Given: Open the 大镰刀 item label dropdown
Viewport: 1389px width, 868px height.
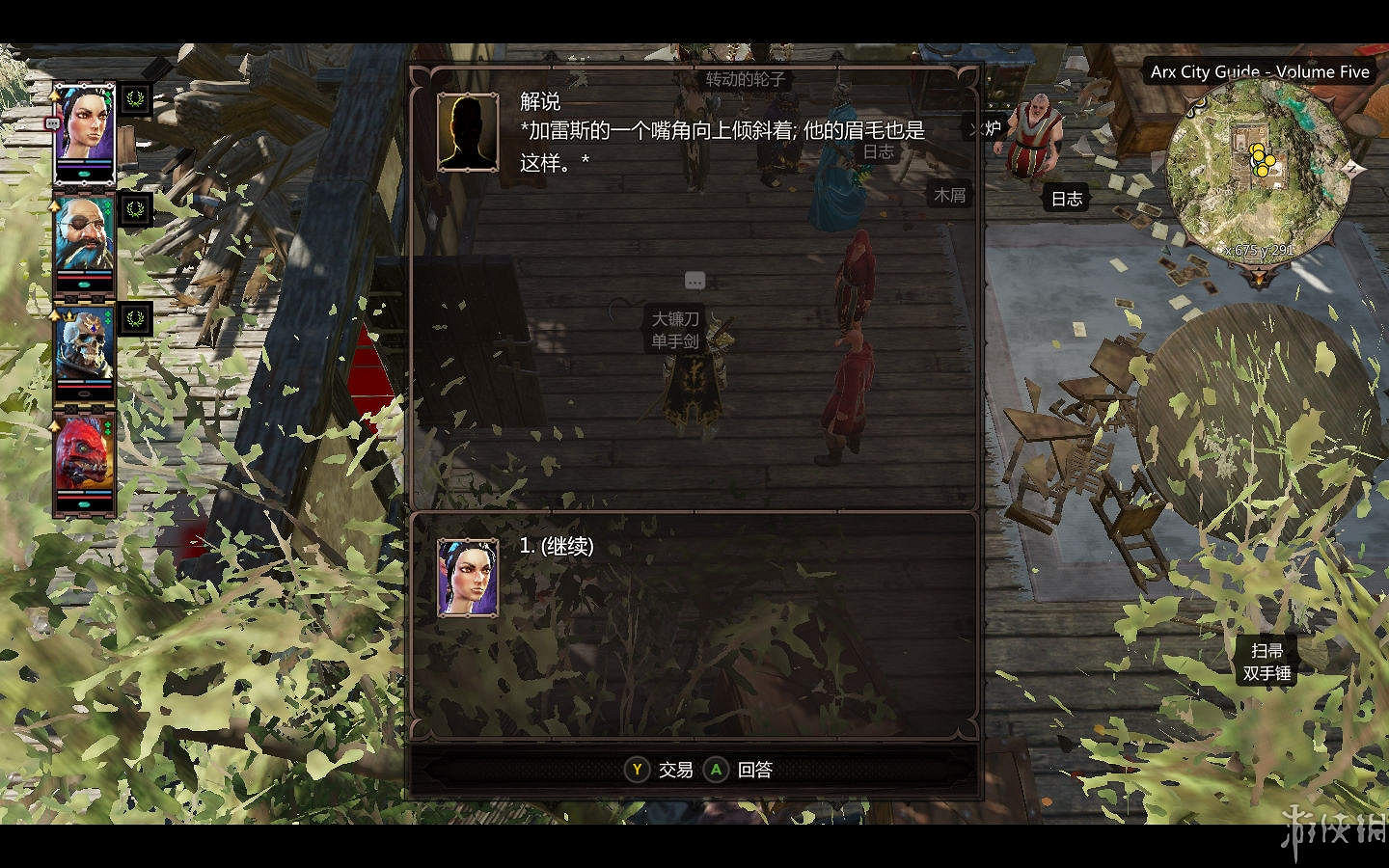Looking at the screenshot, I should point(676,319).
